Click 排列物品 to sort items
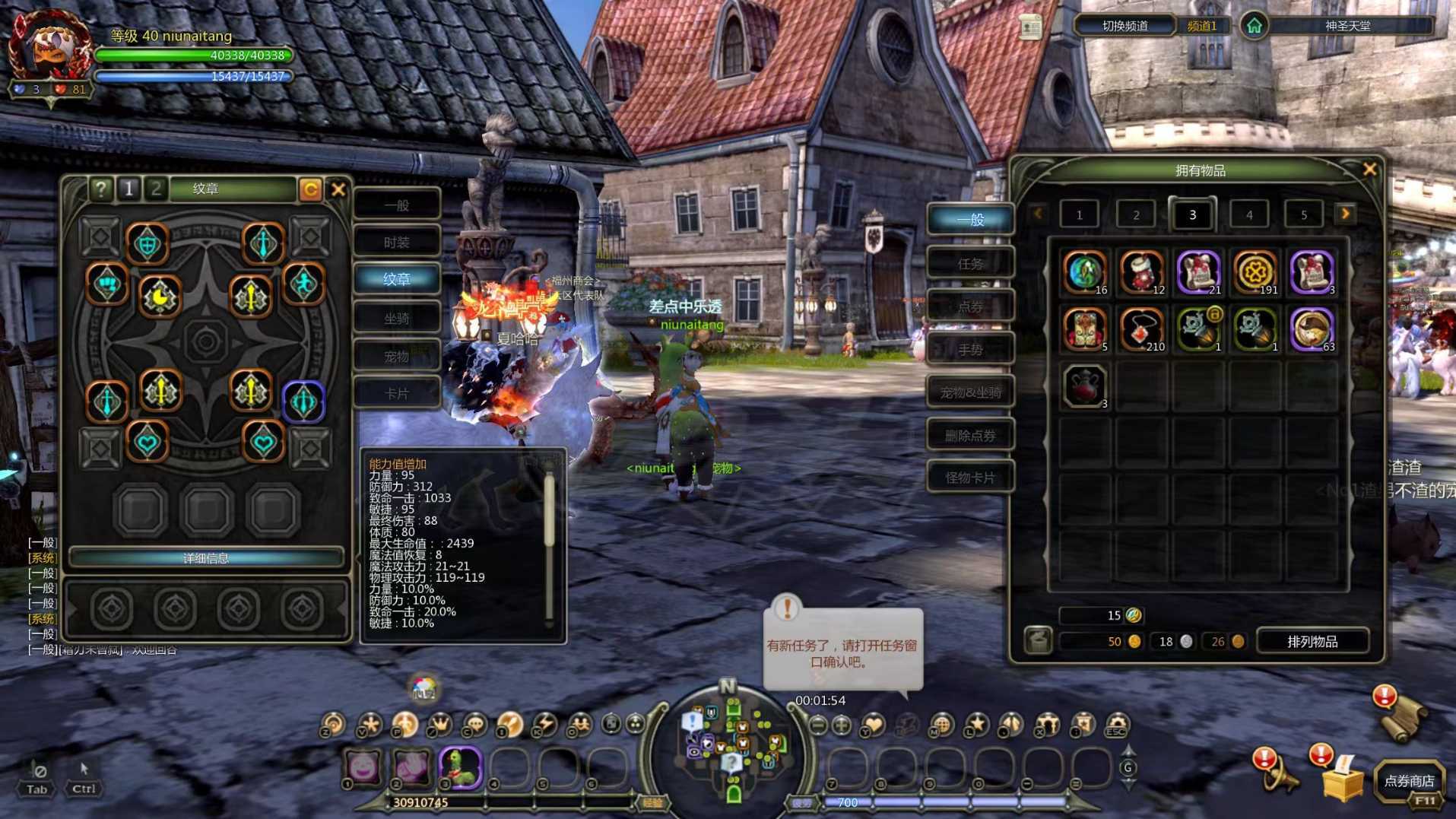1456x819 pixels. click(x=1312, y=642)
